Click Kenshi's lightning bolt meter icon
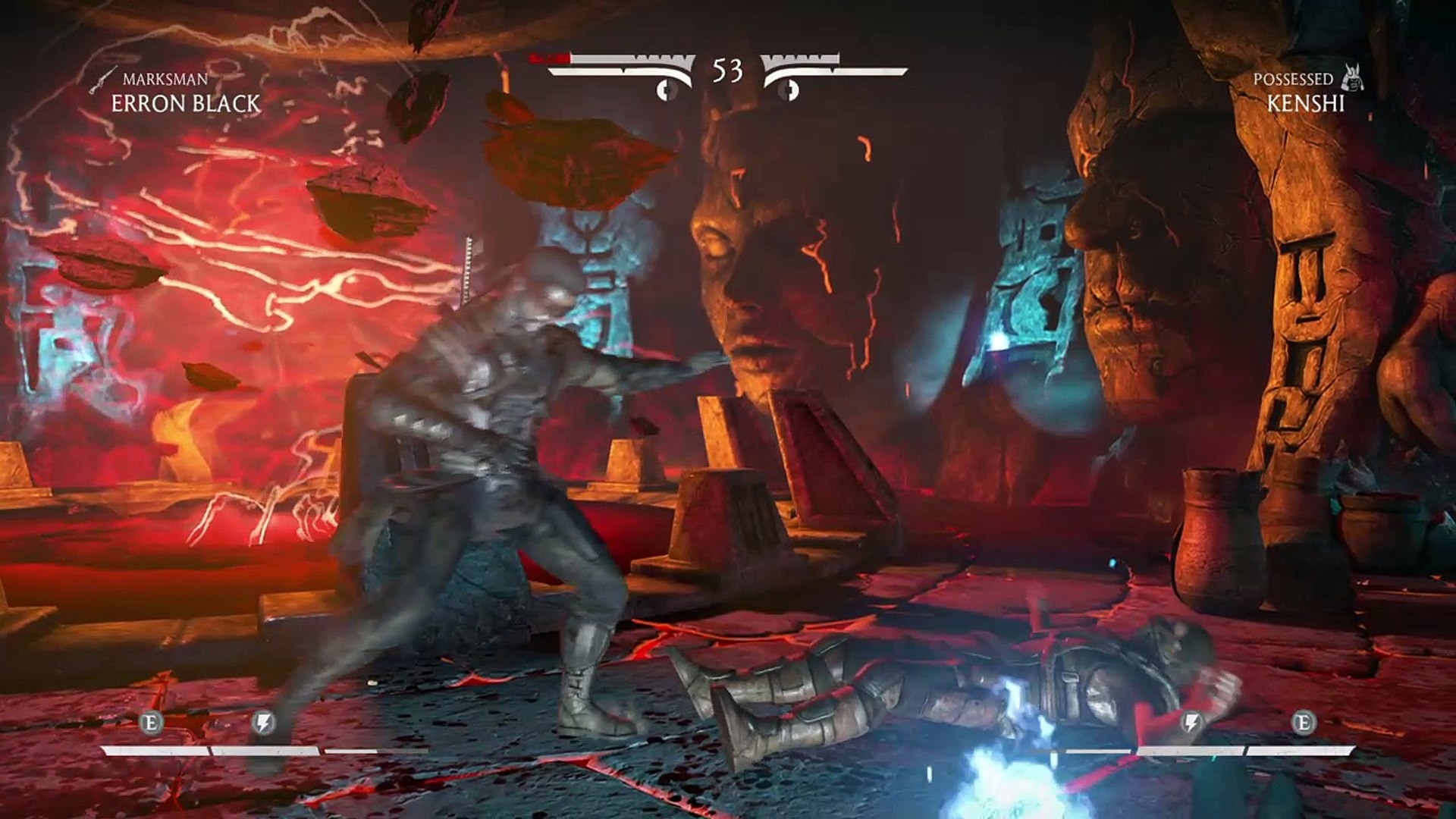The image size is (1456, 819). click(x=1191, y=723)
